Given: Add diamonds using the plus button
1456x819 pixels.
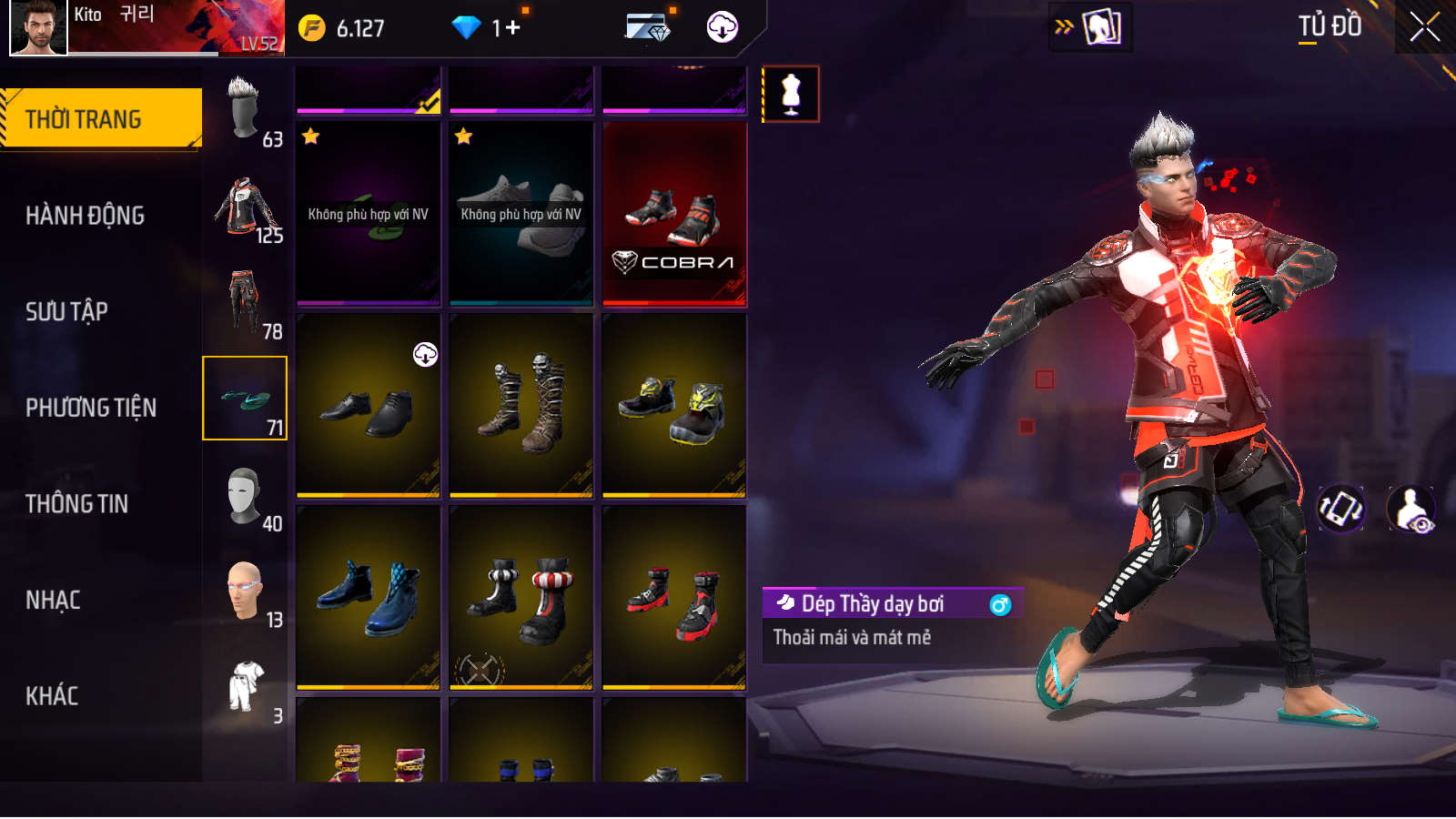Looking at the screenshot, I should pos(513,28).
